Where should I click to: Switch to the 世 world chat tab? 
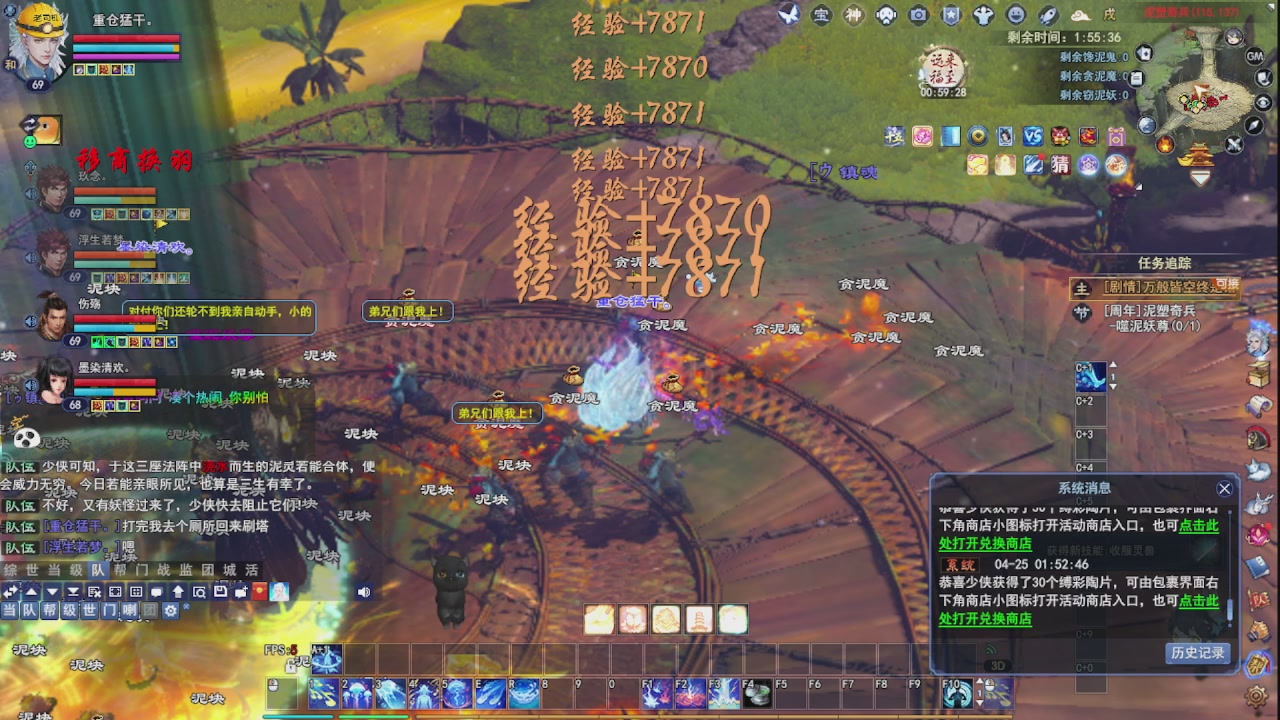[x=32, y=570]
